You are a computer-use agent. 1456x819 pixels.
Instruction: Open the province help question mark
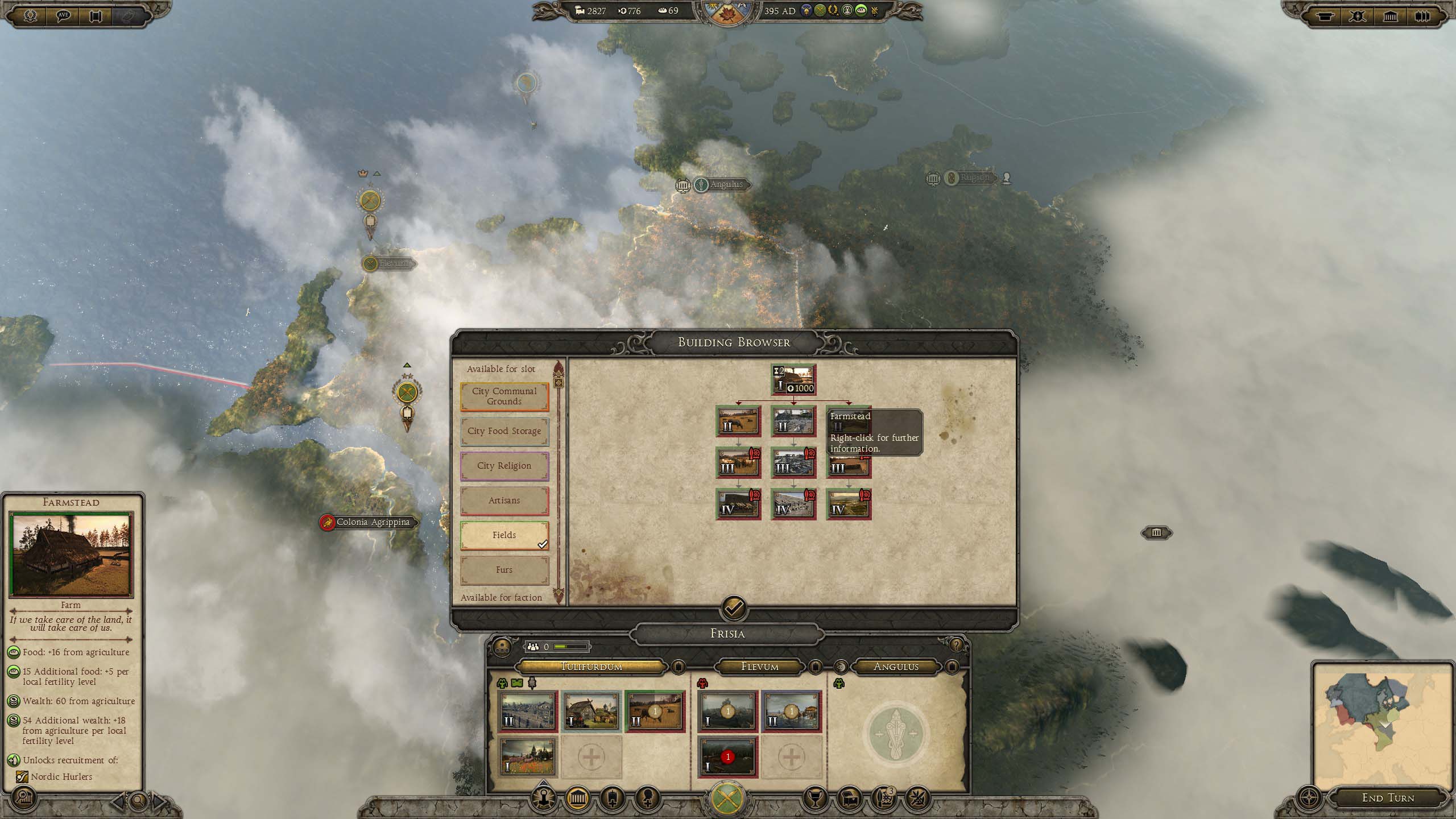(956, 645)
